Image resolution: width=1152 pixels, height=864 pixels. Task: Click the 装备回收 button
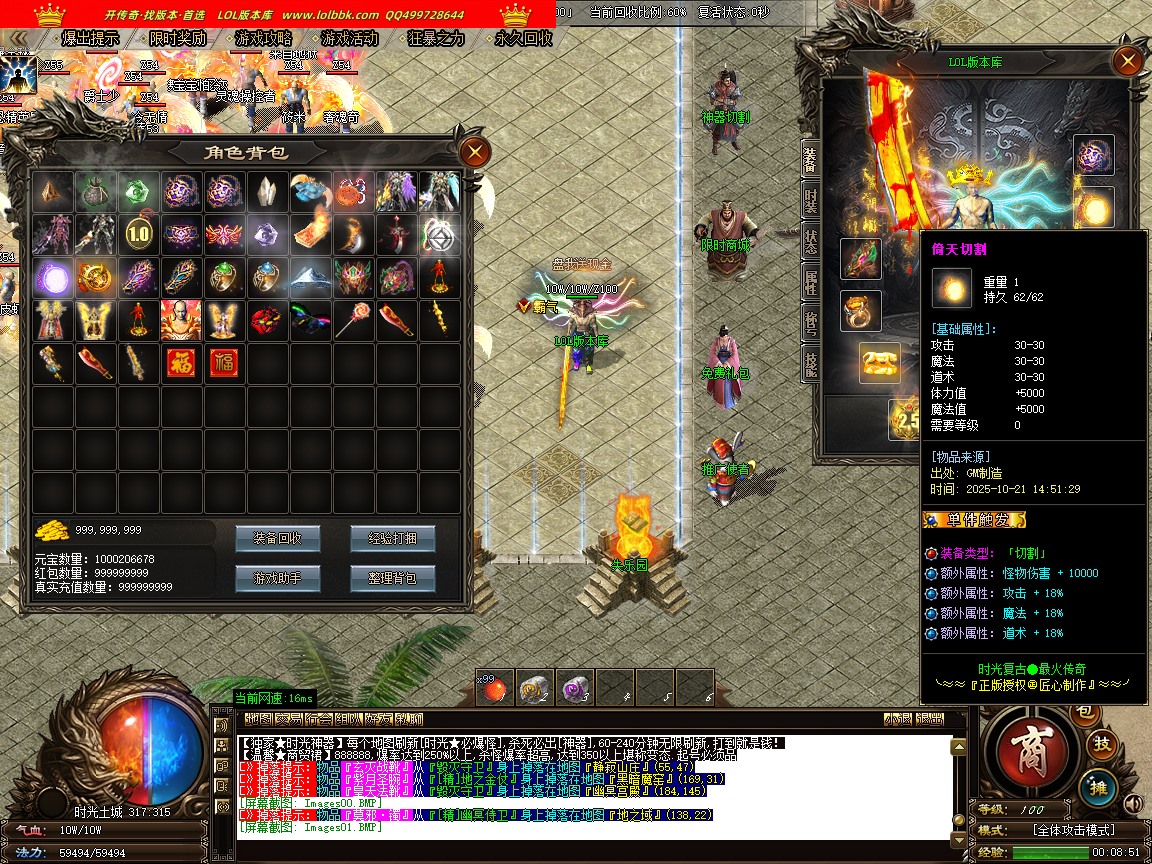(277, 538)
